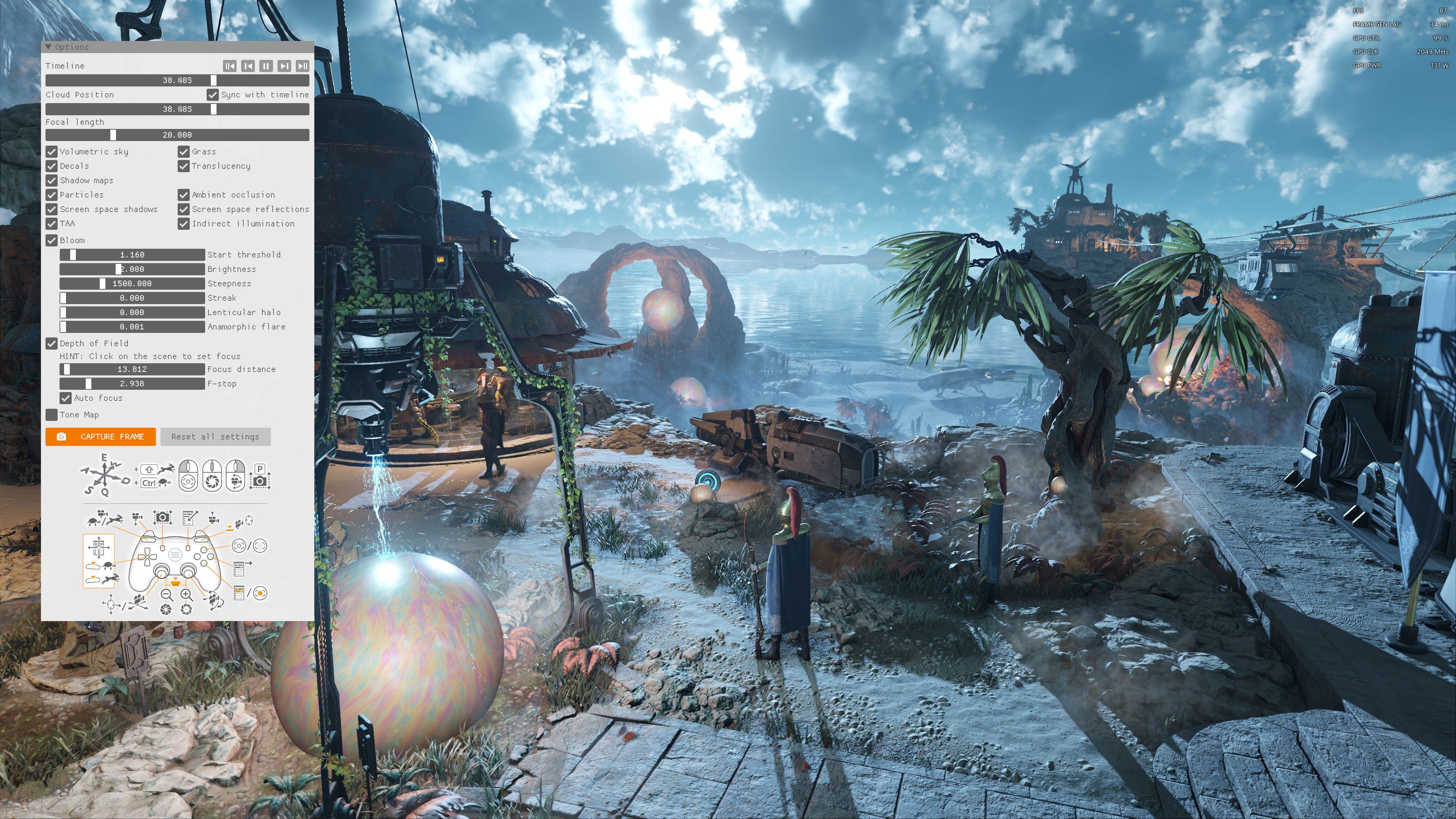Uncheck the TAA checkbox

click(x=52, y=223)
